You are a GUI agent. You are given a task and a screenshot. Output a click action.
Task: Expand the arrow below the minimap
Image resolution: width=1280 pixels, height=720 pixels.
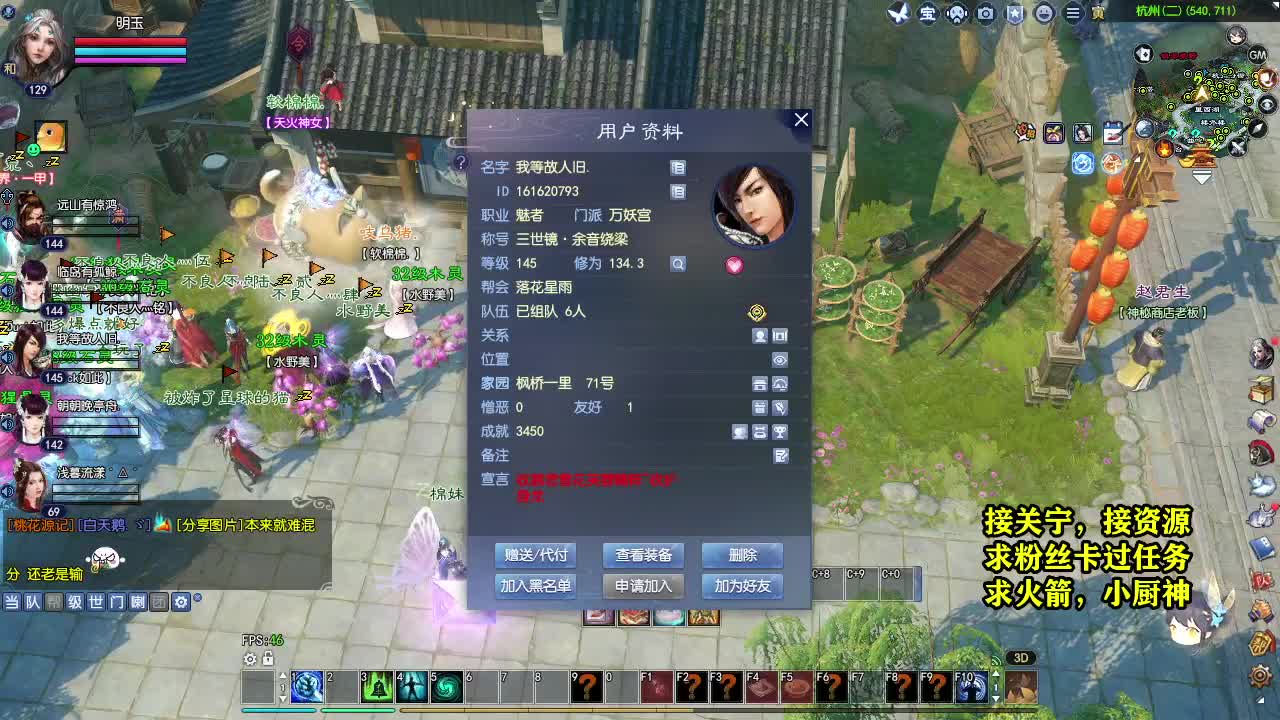[1201, 177]
